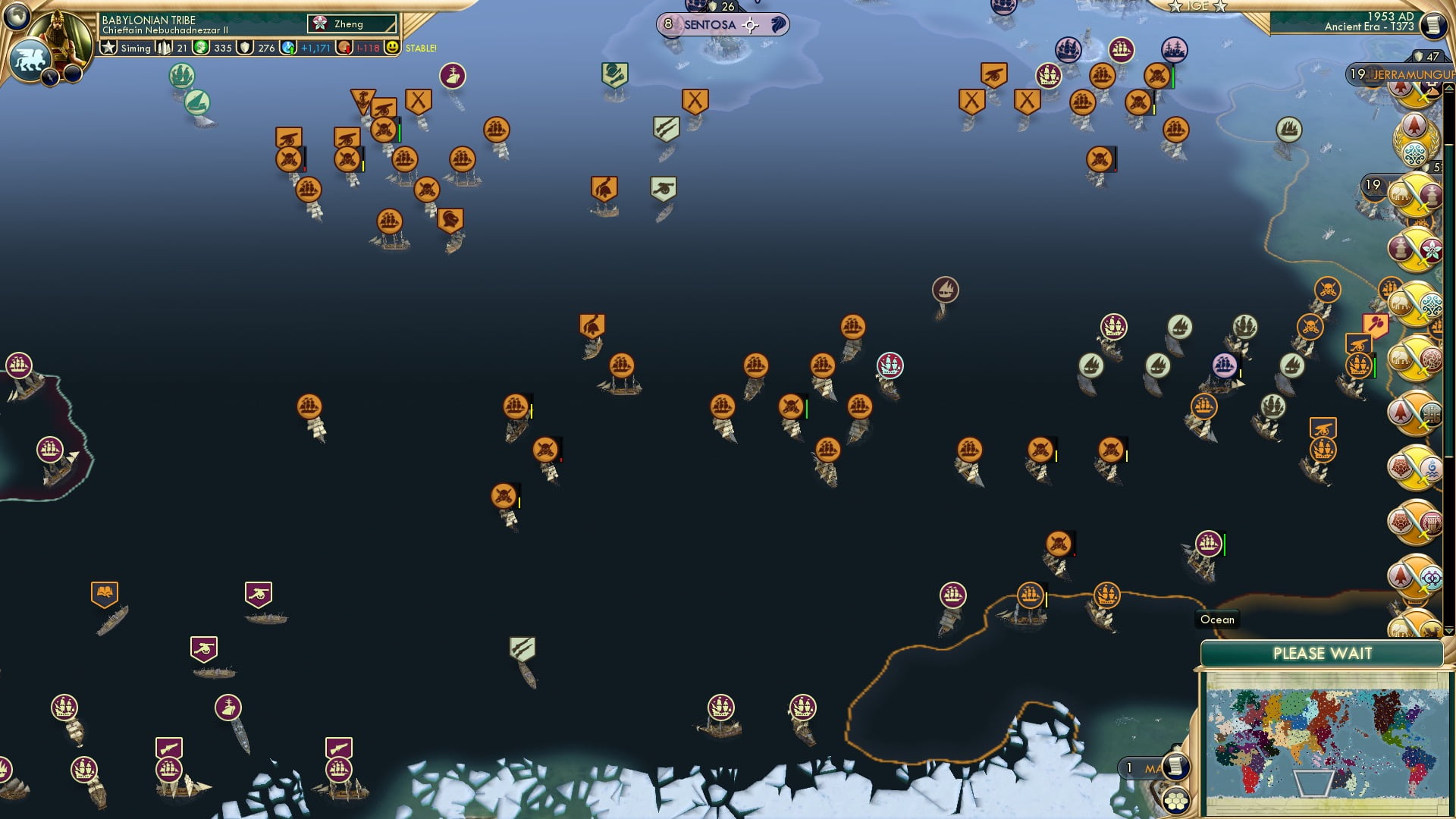Click the Please Wait turn button

(1322, 654)
